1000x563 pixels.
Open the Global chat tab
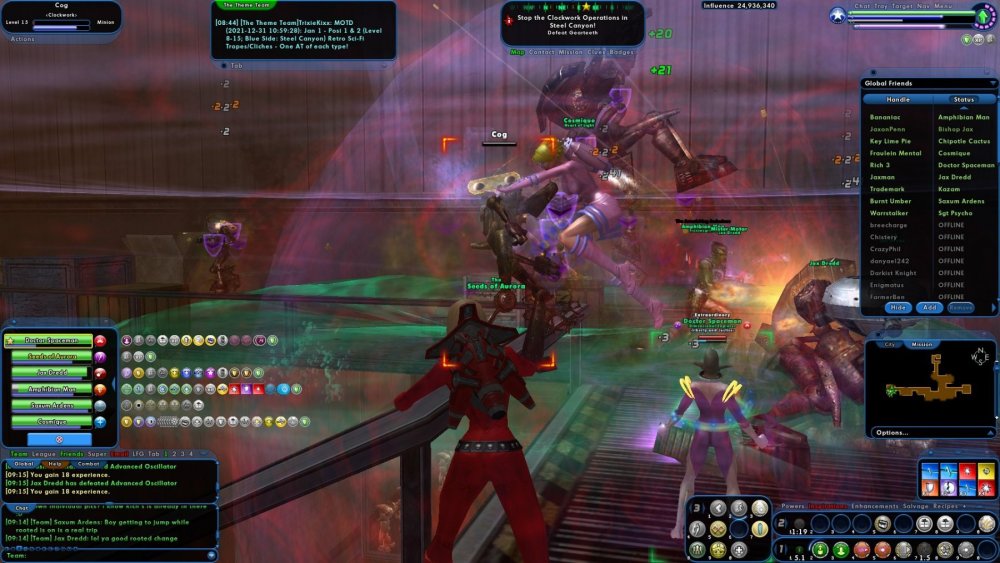(x=25, y=464)
